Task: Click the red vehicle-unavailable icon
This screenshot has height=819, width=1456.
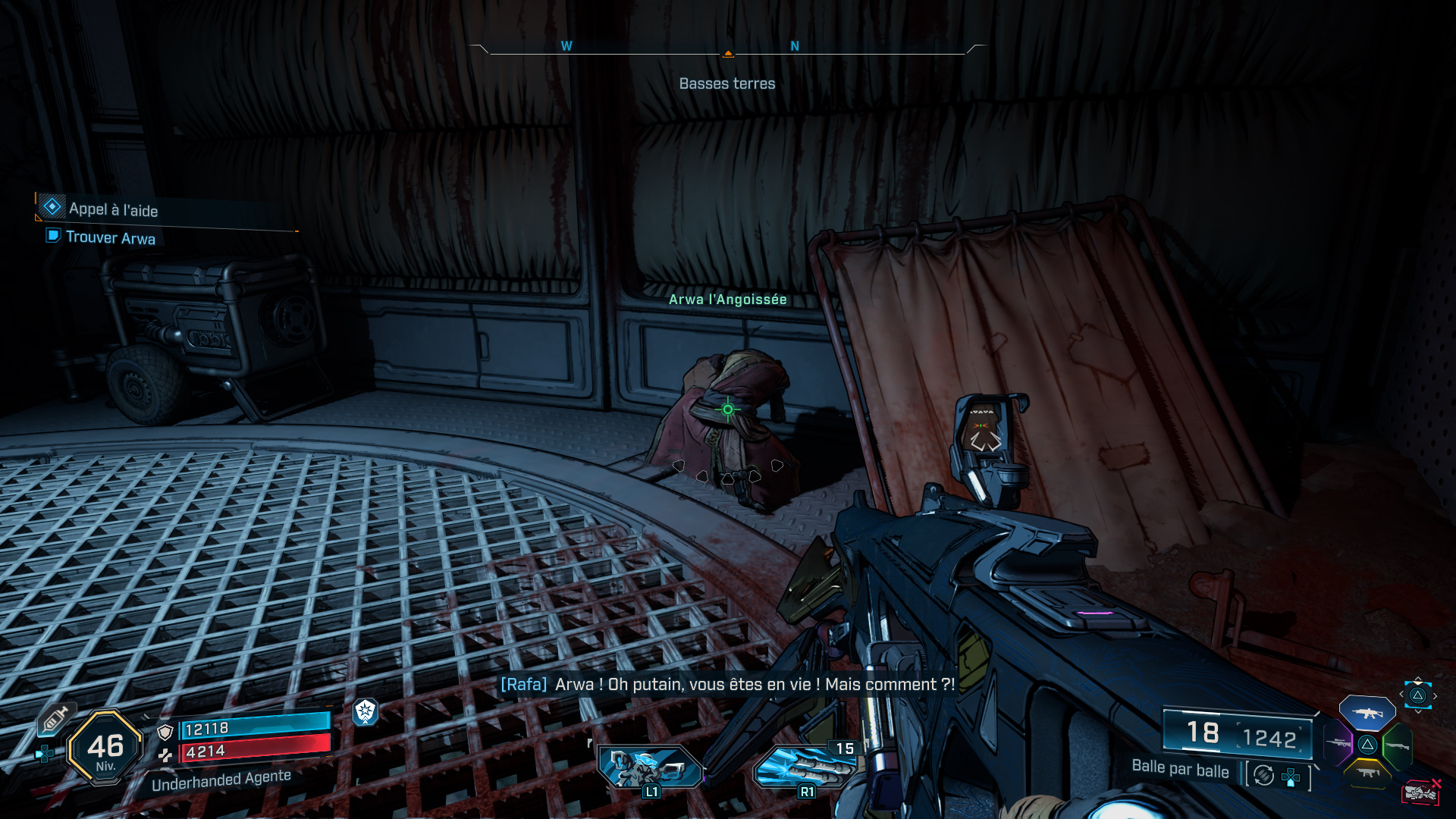Action: pyautogui.click(x=1420, y=792)
